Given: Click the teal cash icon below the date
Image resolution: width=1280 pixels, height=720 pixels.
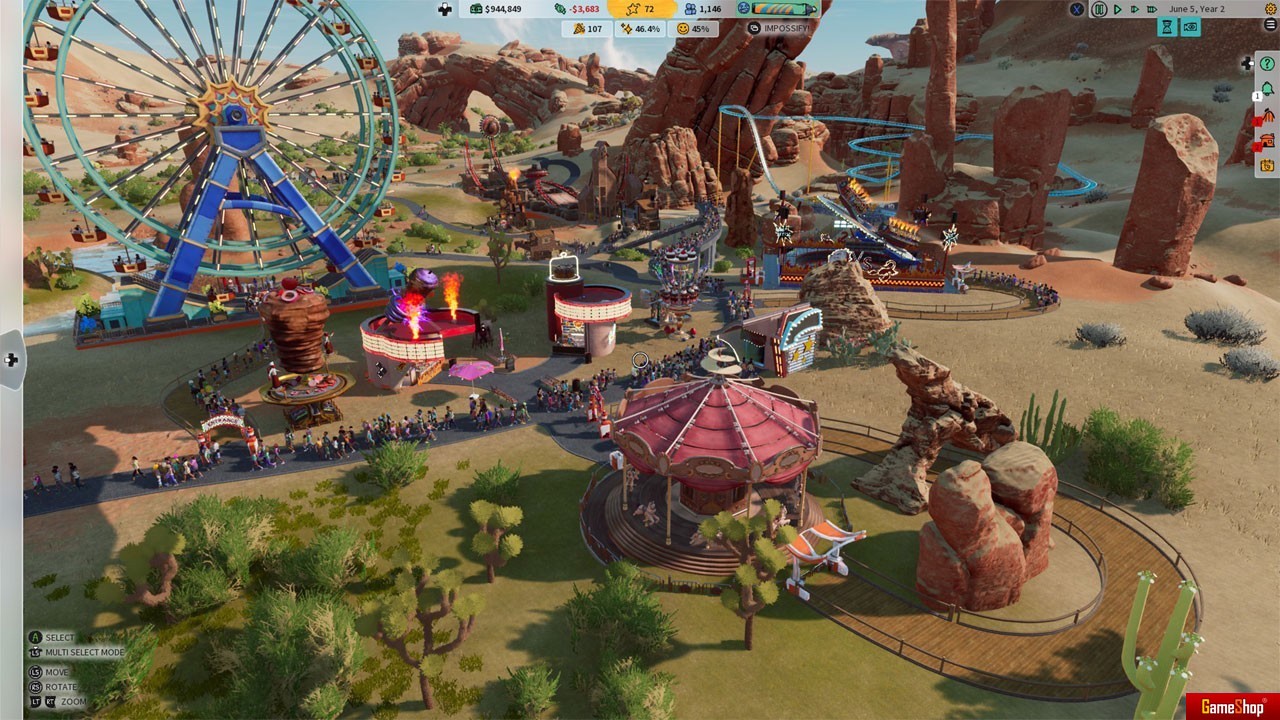Looking at the screenshot, I should (1189, 28).
